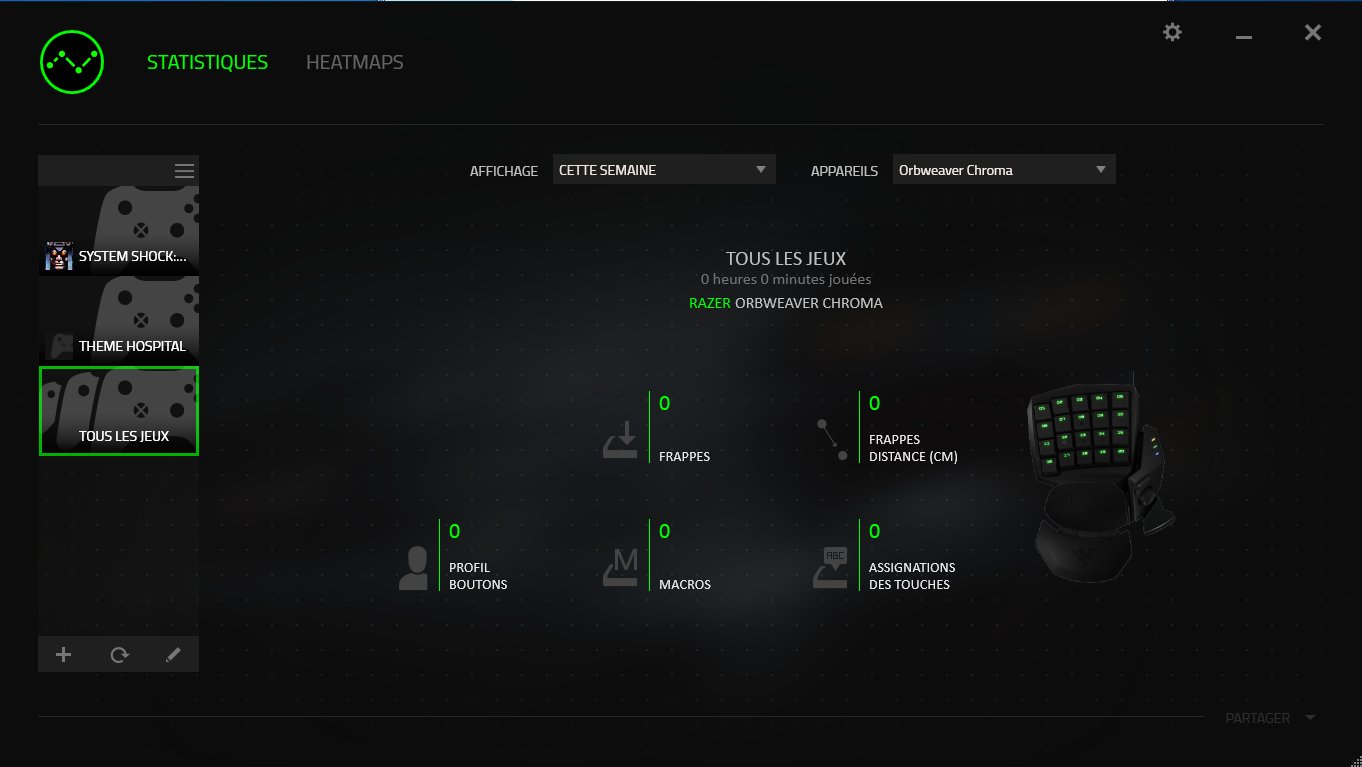
Task: Click the Assignations des Touches icon
Action: tap(829, 565)
